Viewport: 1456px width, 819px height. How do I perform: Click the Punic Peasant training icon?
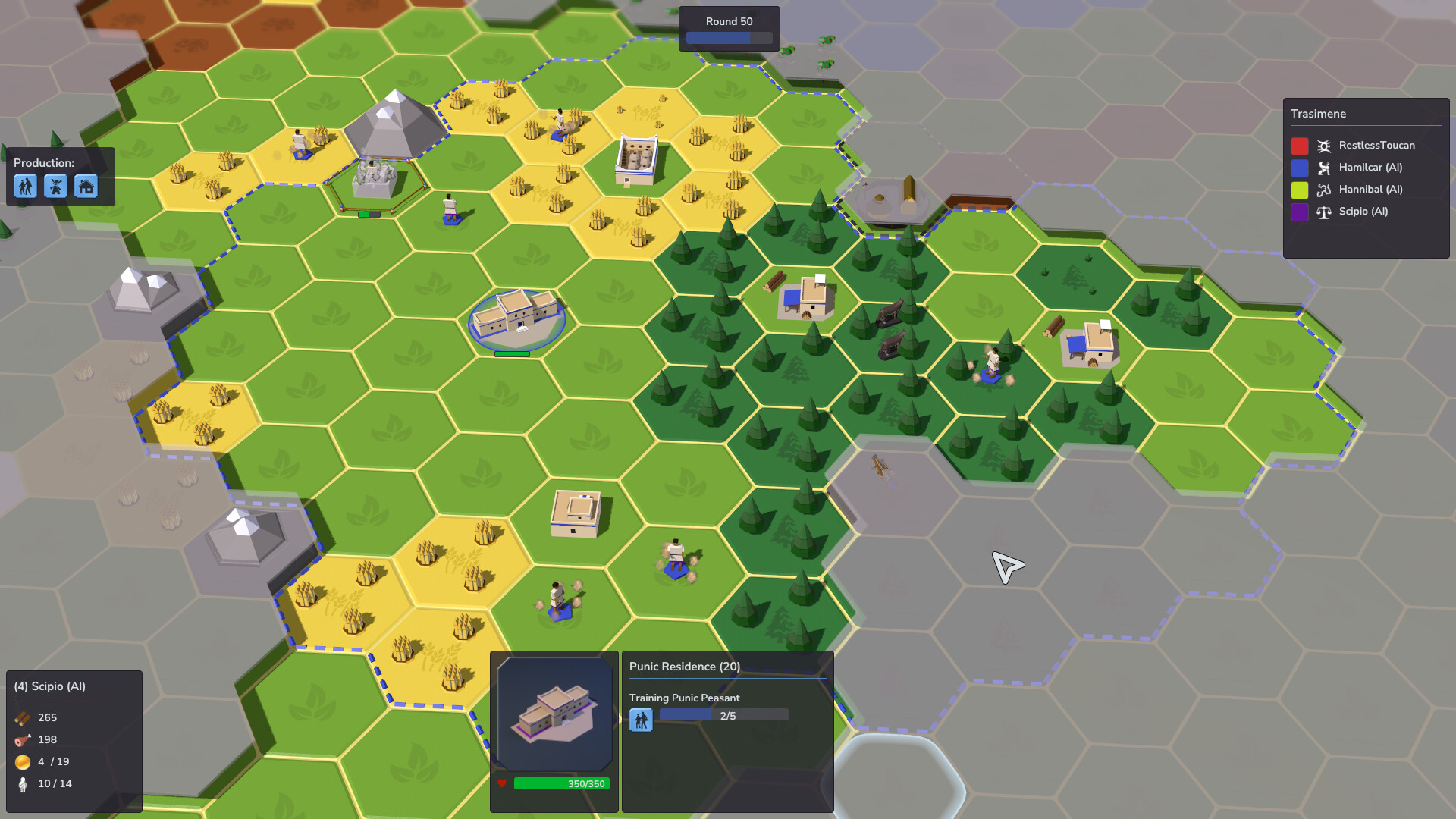coord(642,719)
